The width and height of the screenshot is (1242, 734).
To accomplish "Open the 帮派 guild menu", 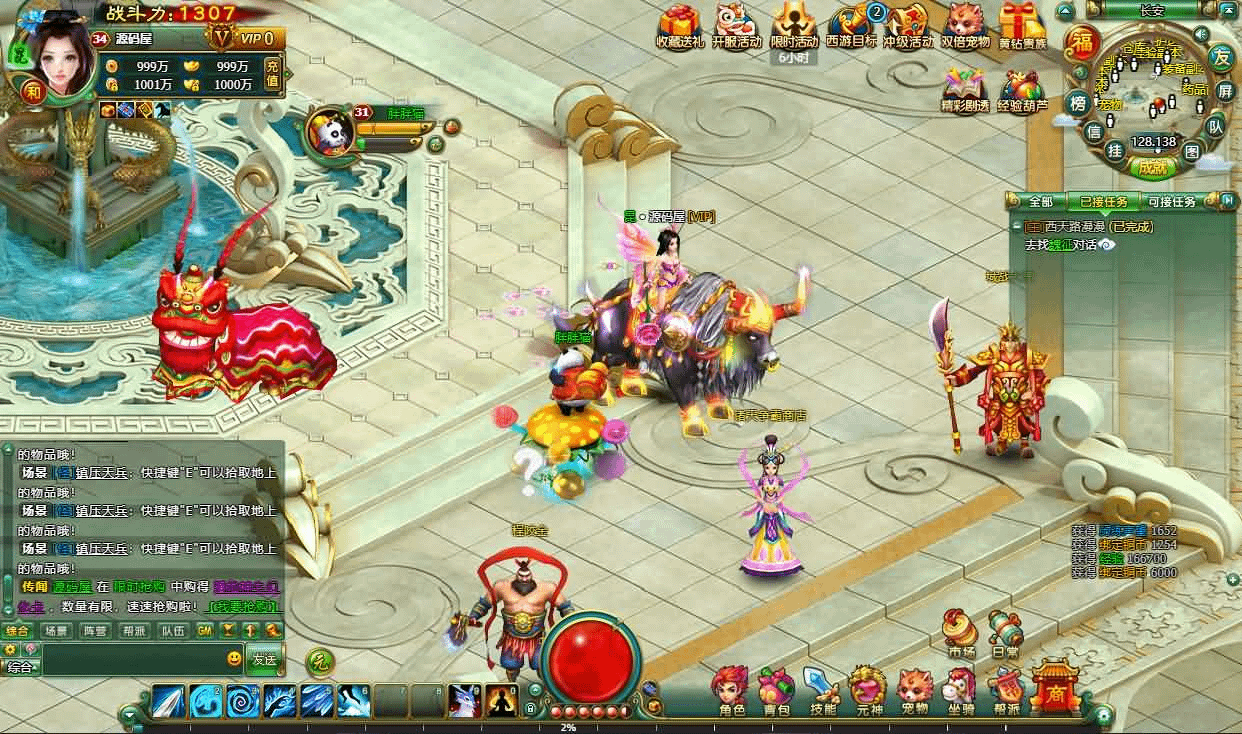I will [1006, 689].
